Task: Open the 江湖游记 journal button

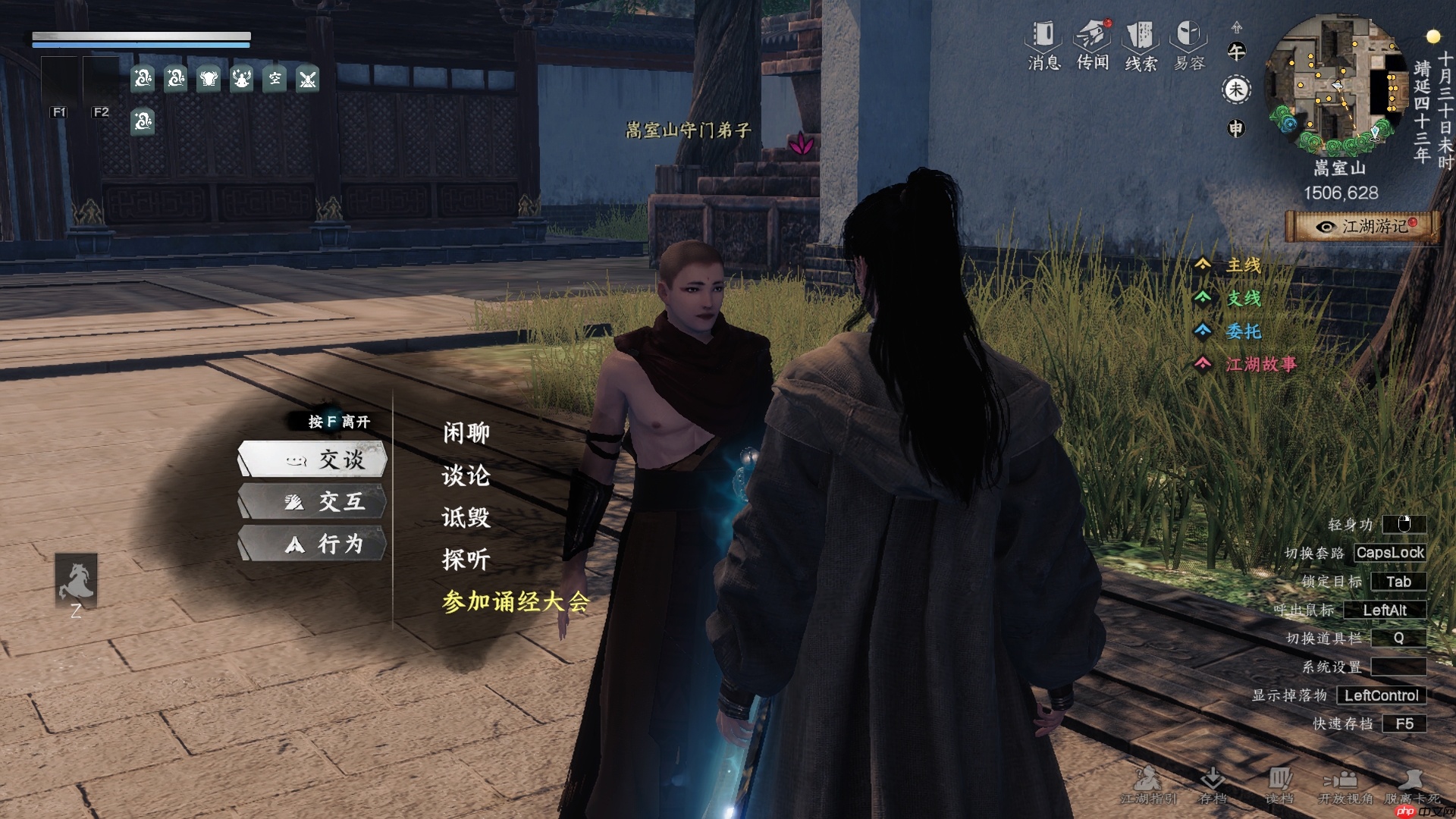Action: click(1363, 227)
